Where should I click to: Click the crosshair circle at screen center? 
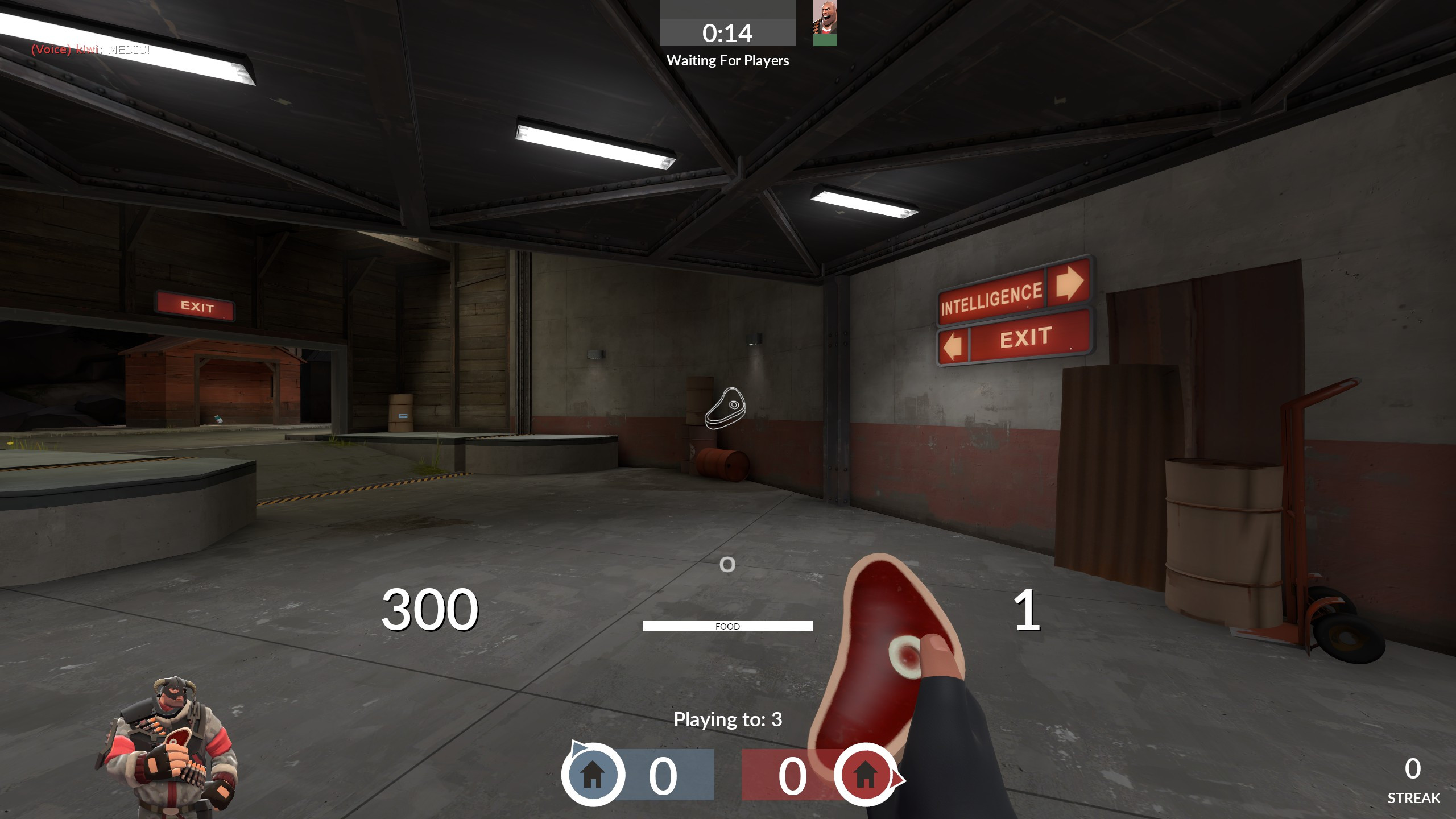point(727,565)
